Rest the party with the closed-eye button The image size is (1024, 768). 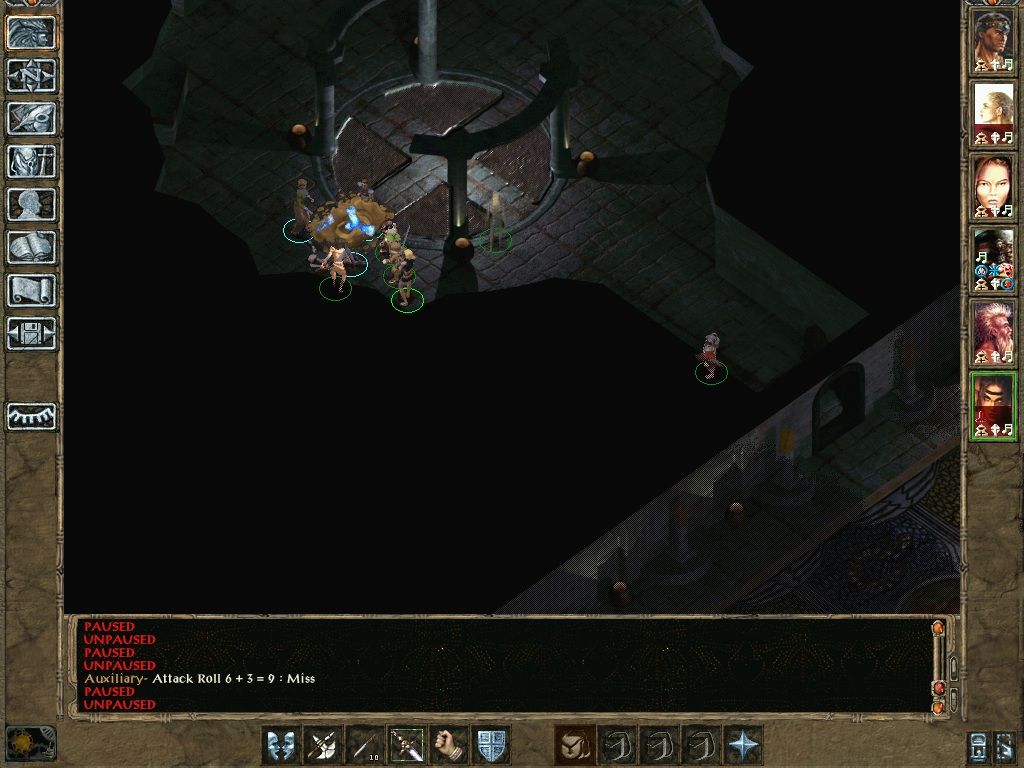tap(32, 416)
